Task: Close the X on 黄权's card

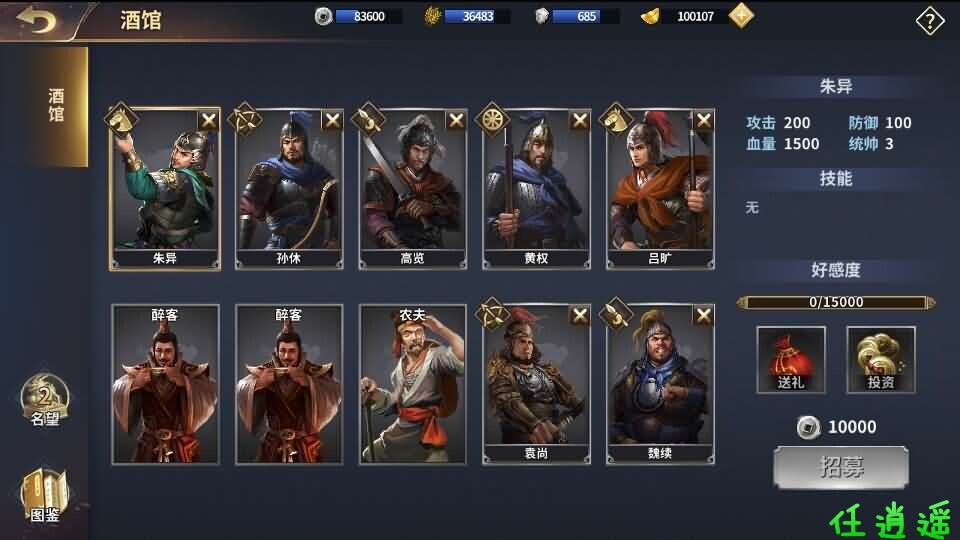Action: point(580,120)
